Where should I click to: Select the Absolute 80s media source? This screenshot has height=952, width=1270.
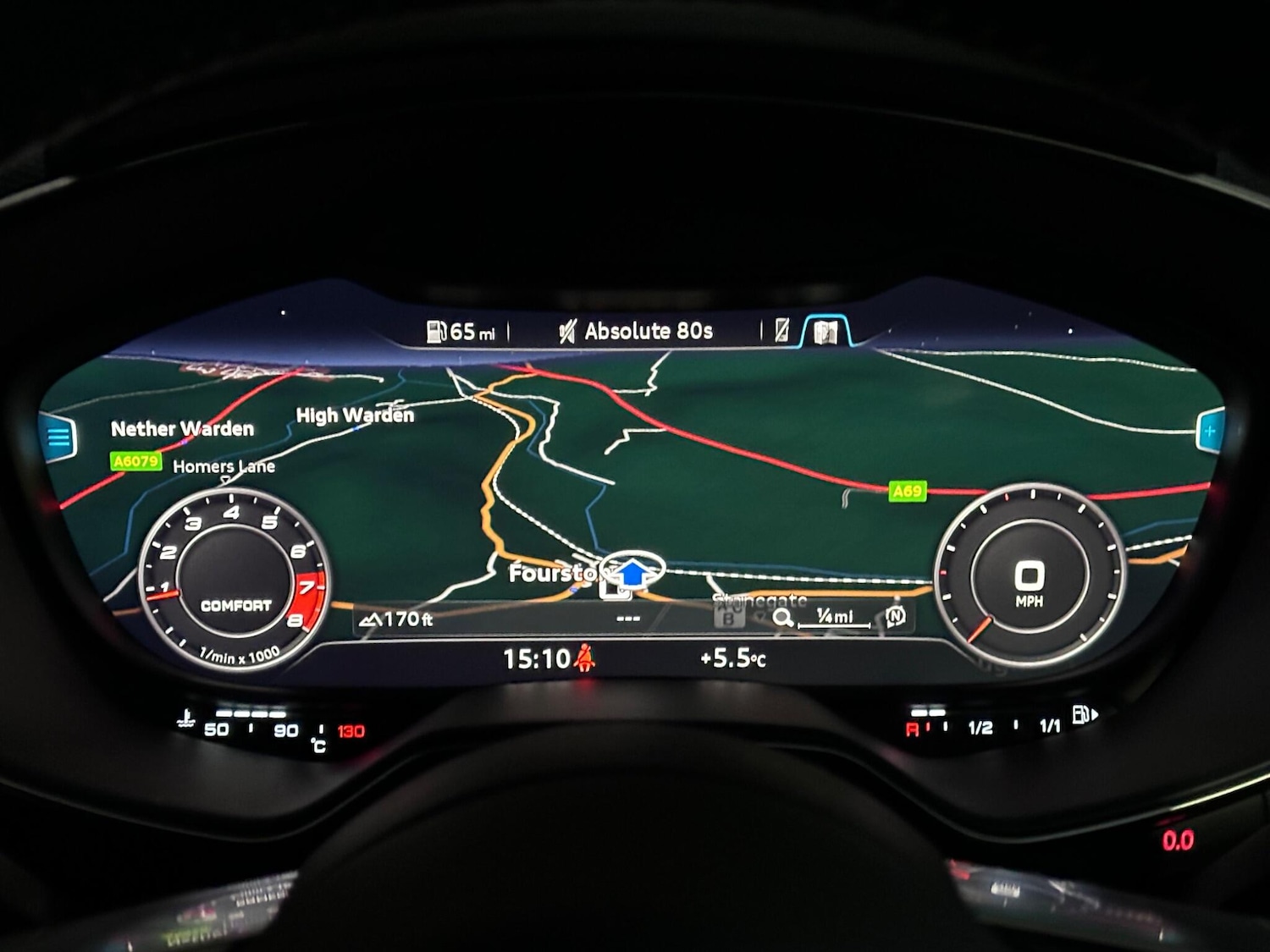[646, 330]
